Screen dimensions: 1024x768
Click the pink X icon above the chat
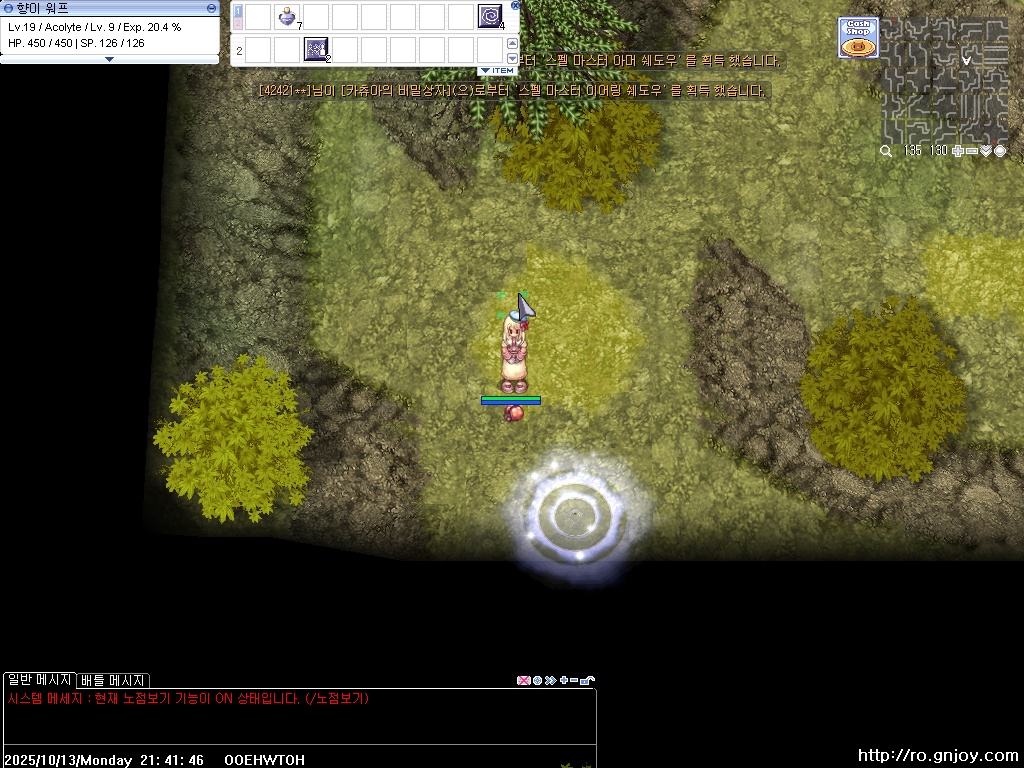pyautogui.click(x=522, y=680)
